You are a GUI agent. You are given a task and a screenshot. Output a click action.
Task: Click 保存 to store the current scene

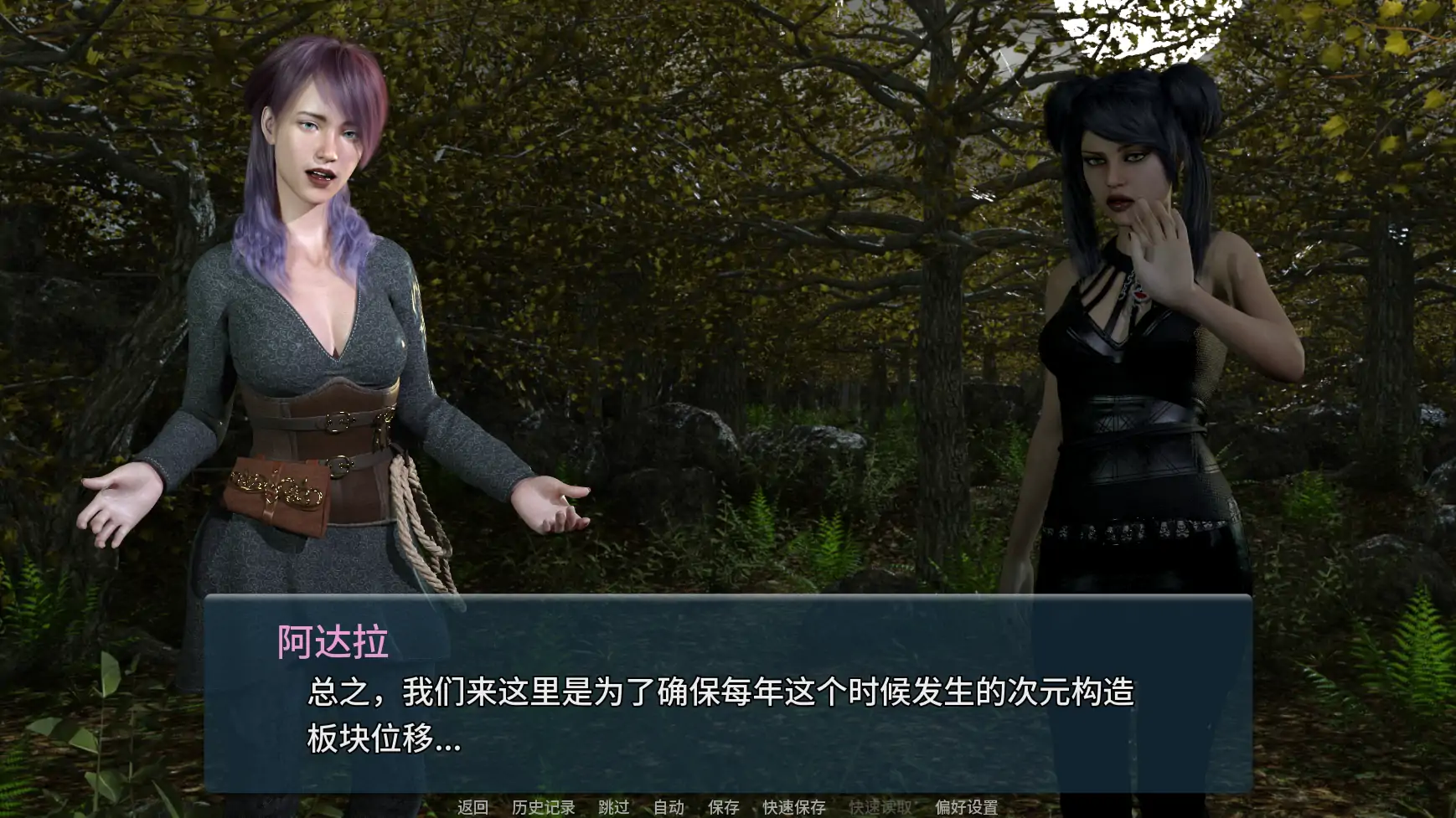[722, 808]
